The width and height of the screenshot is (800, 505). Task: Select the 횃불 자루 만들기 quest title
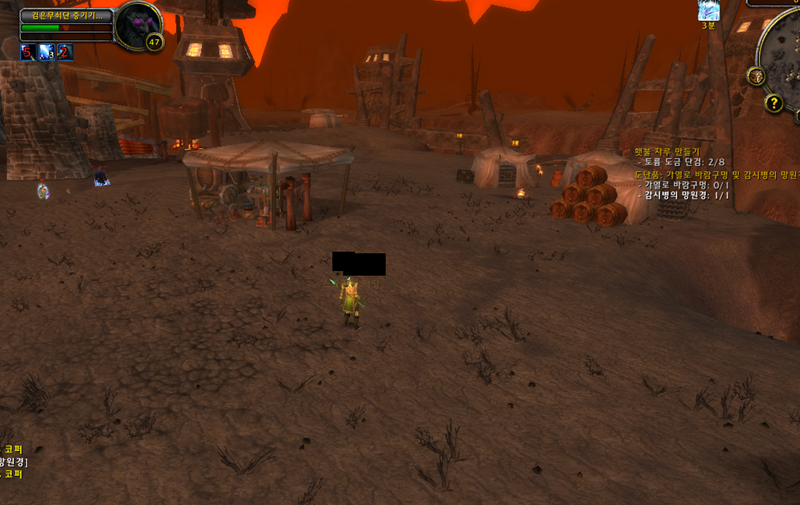tap(663, 151)
